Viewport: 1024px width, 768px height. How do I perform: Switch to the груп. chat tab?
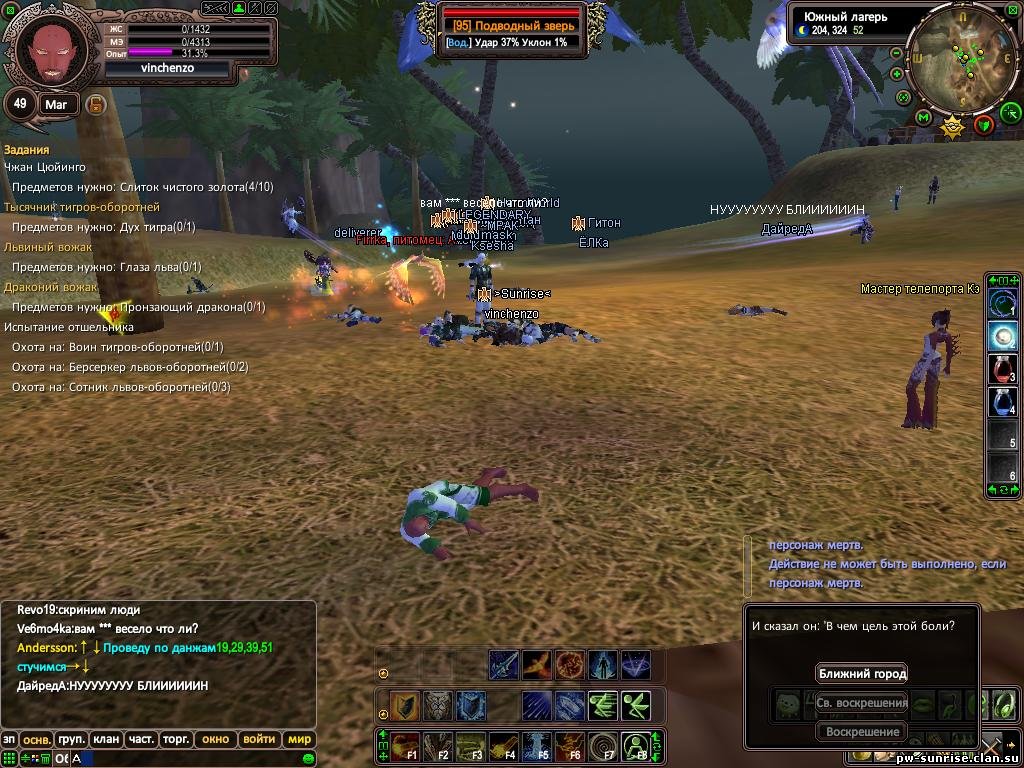[x=71, y=740]
